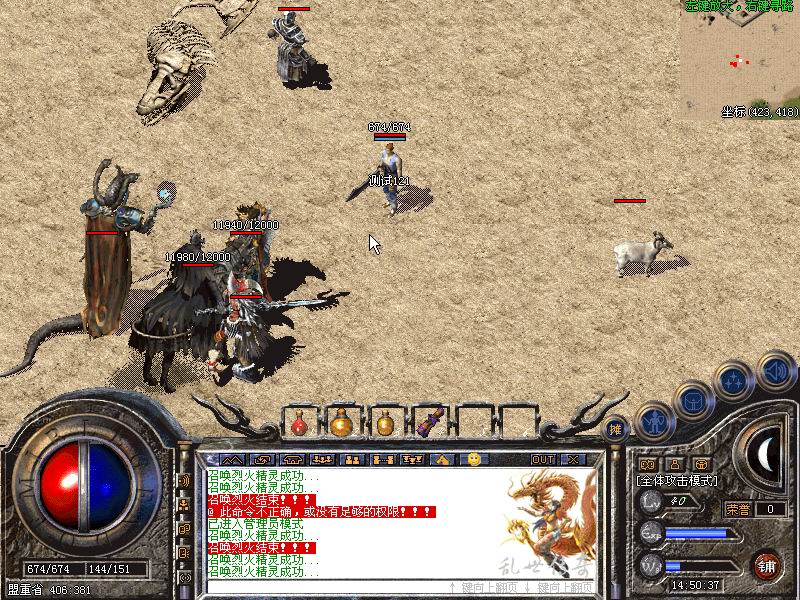Toggle sound with the speaker button

click(776, 370)
